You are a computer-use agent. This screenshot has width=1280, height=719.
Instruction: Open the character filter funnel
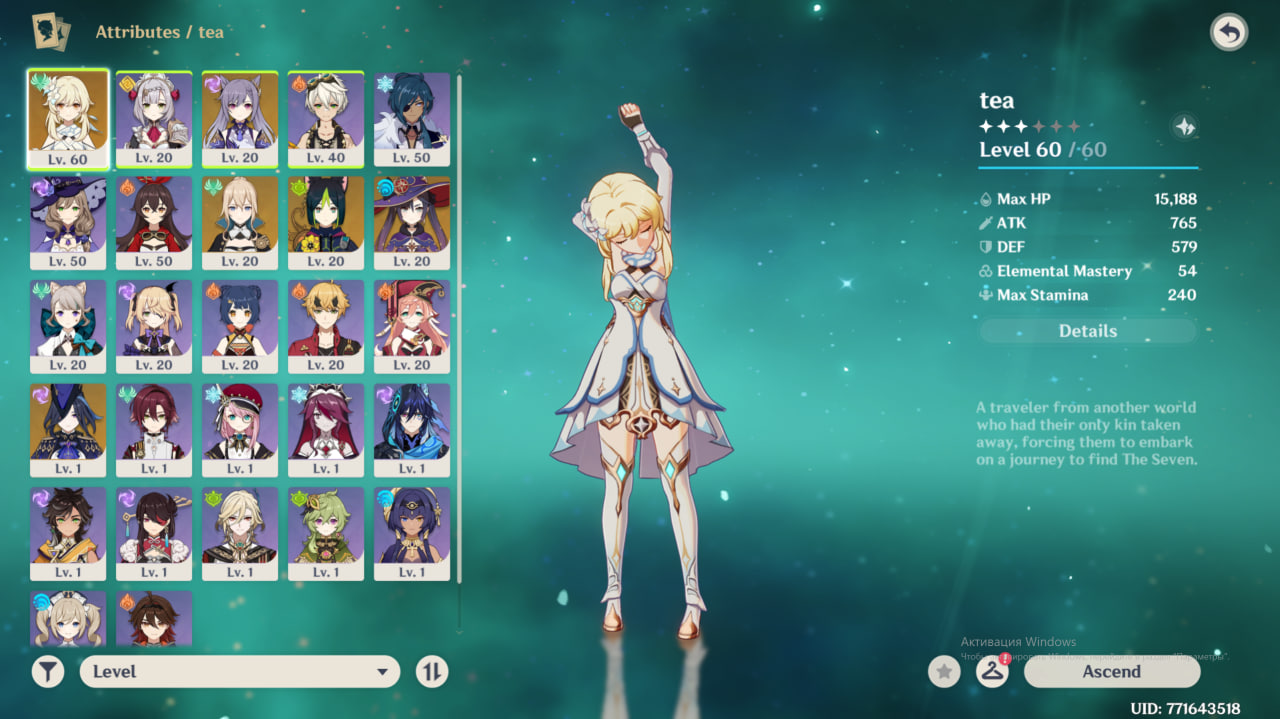click(48, 672)
